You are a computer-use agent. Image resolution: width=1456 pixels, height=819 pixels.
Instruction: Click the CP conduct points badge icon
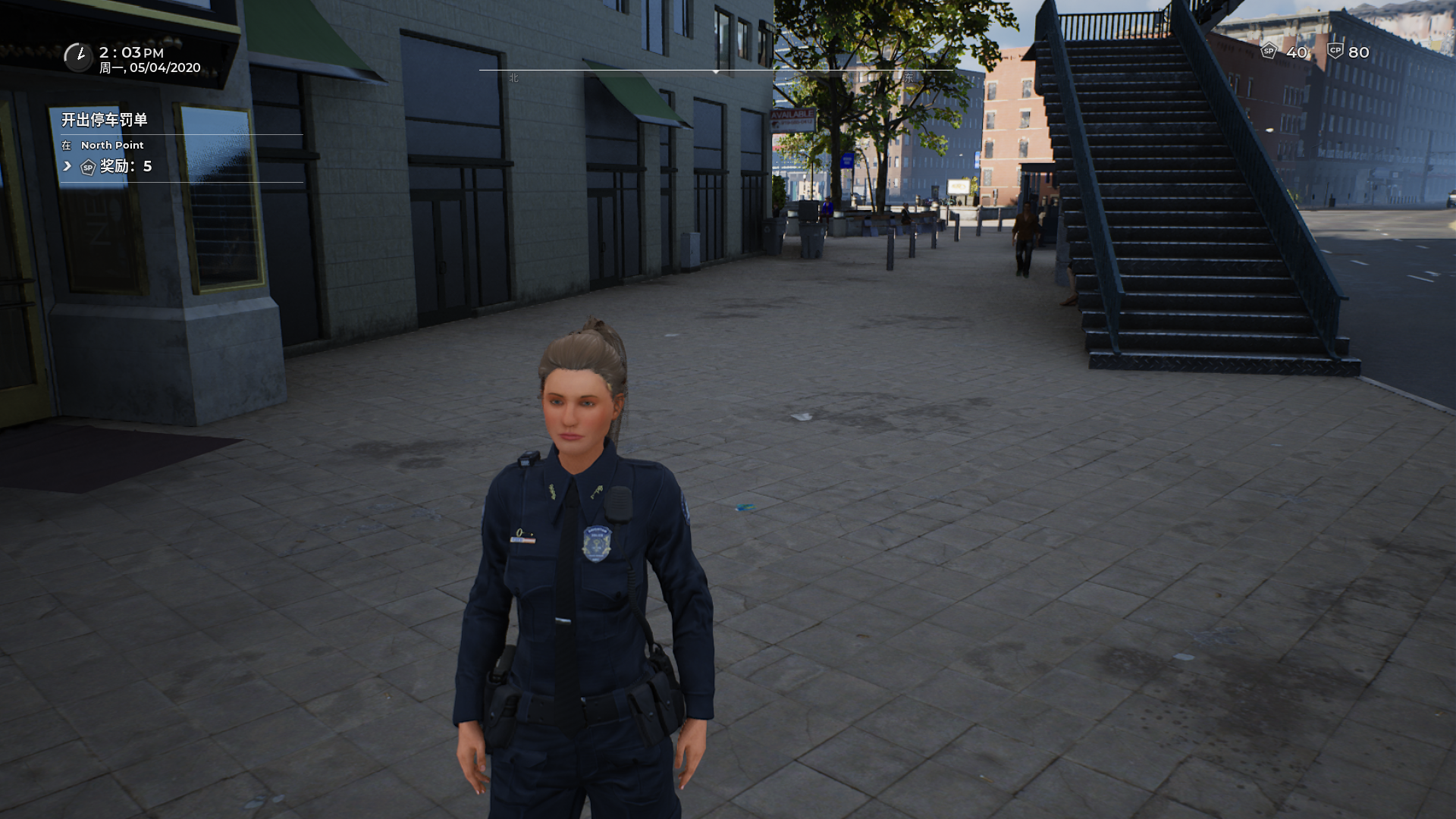pos(1335,52)
